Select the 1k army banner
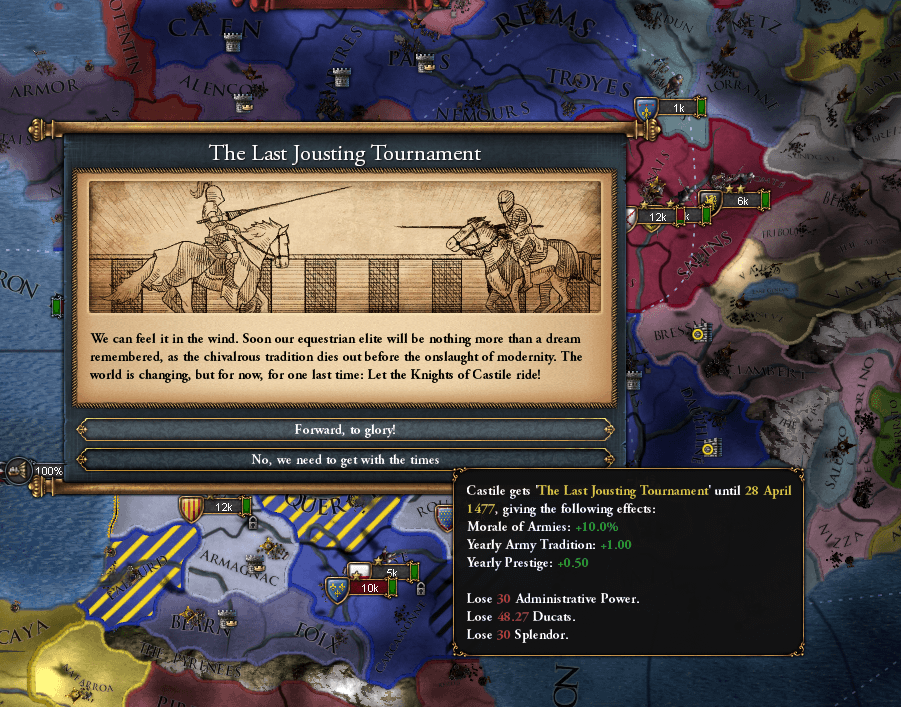The width and height of the screenshot is (901, 707). pyautogui.click(x=676, y=107)
